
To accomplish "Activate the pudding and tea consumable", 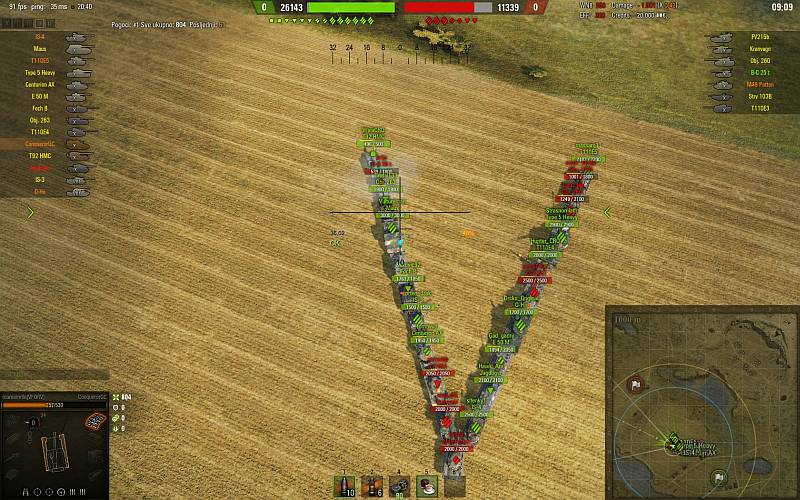I will (x=429, y=486).
